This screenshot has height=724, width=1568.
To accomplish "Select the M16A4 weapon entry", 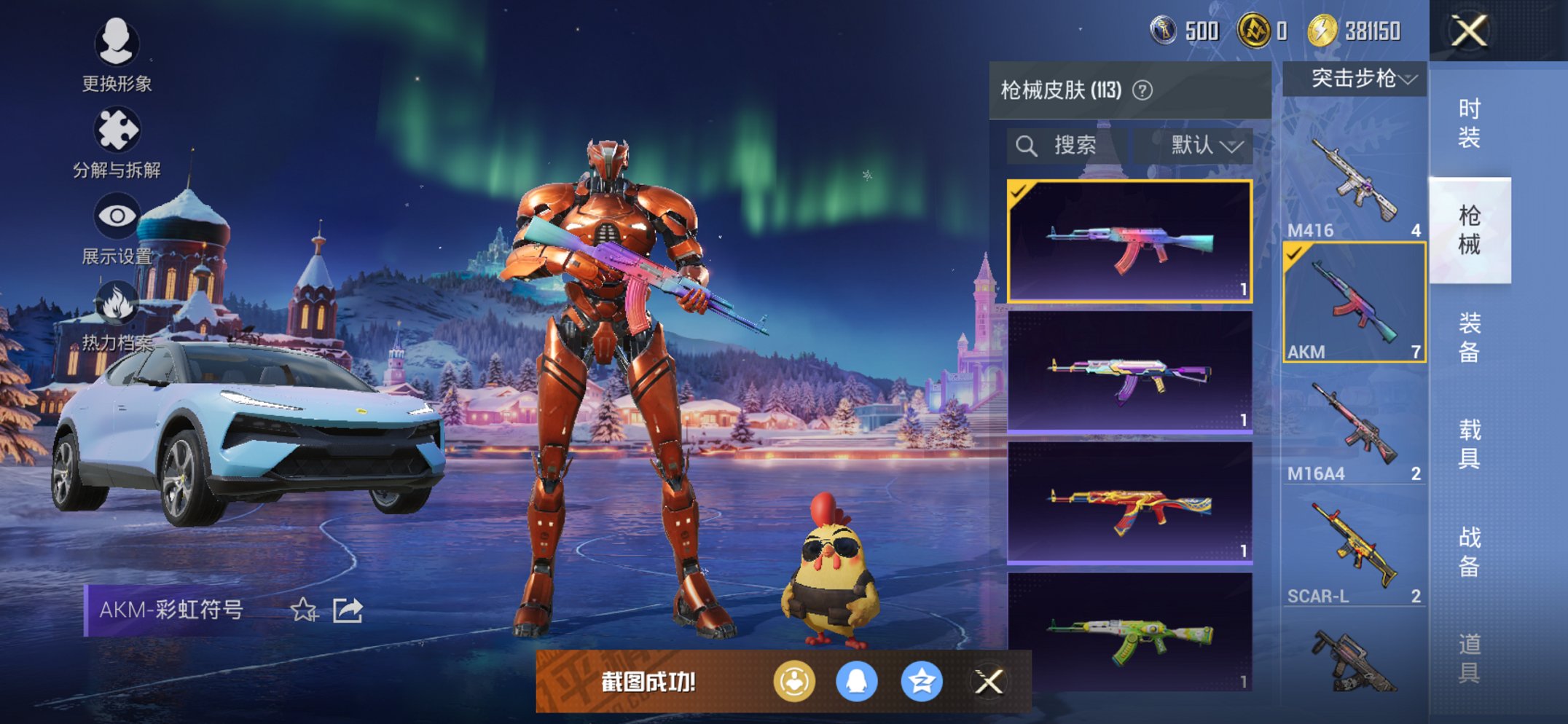I will (x=1354, y=426).
